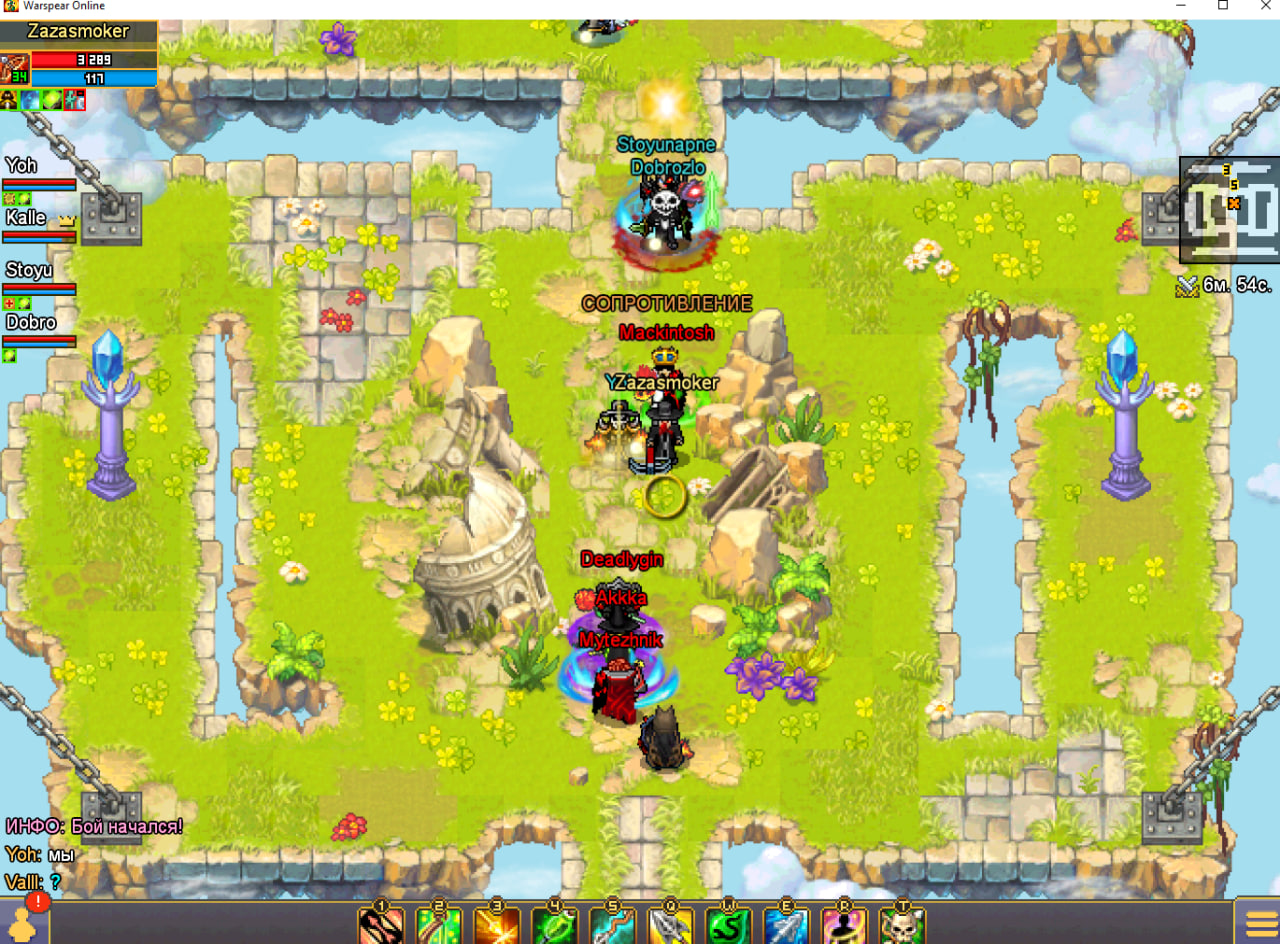Use the green potion flask in slot 4
Image resolution: width=1280 pixels, height=944 pixels.
point(555,926)
